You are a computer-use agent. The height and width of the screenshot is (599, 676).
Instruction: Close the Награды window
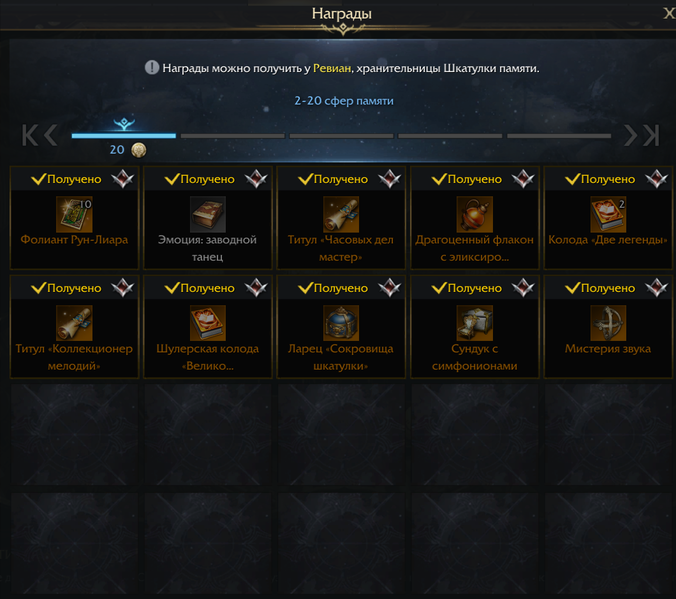click(668, 13)
